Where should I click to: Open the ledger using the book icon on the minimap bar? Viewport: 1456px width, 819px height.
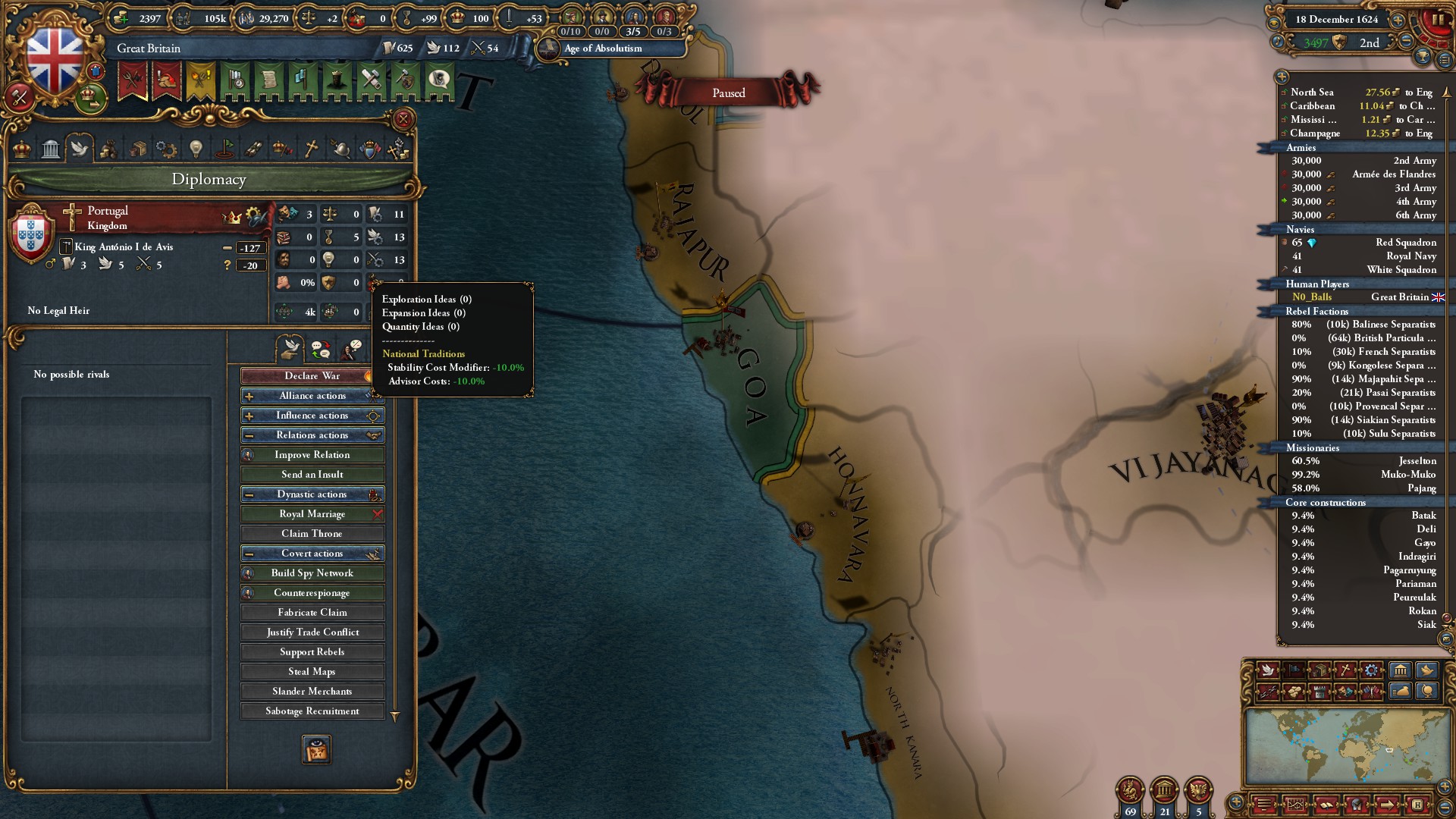click(x=1326, y=805)
